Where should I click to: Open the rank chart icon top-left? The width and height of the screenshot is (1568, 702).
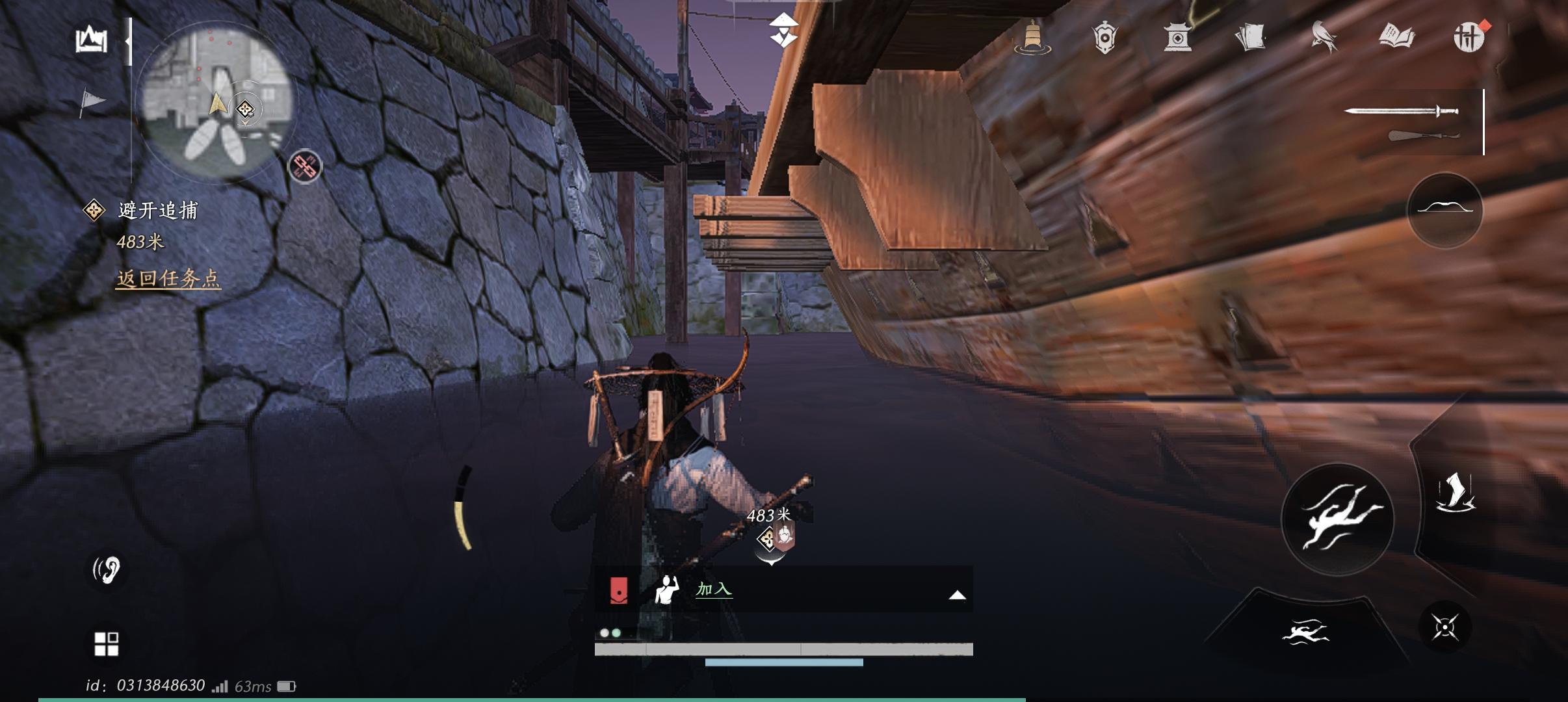[x=93, y=39]
